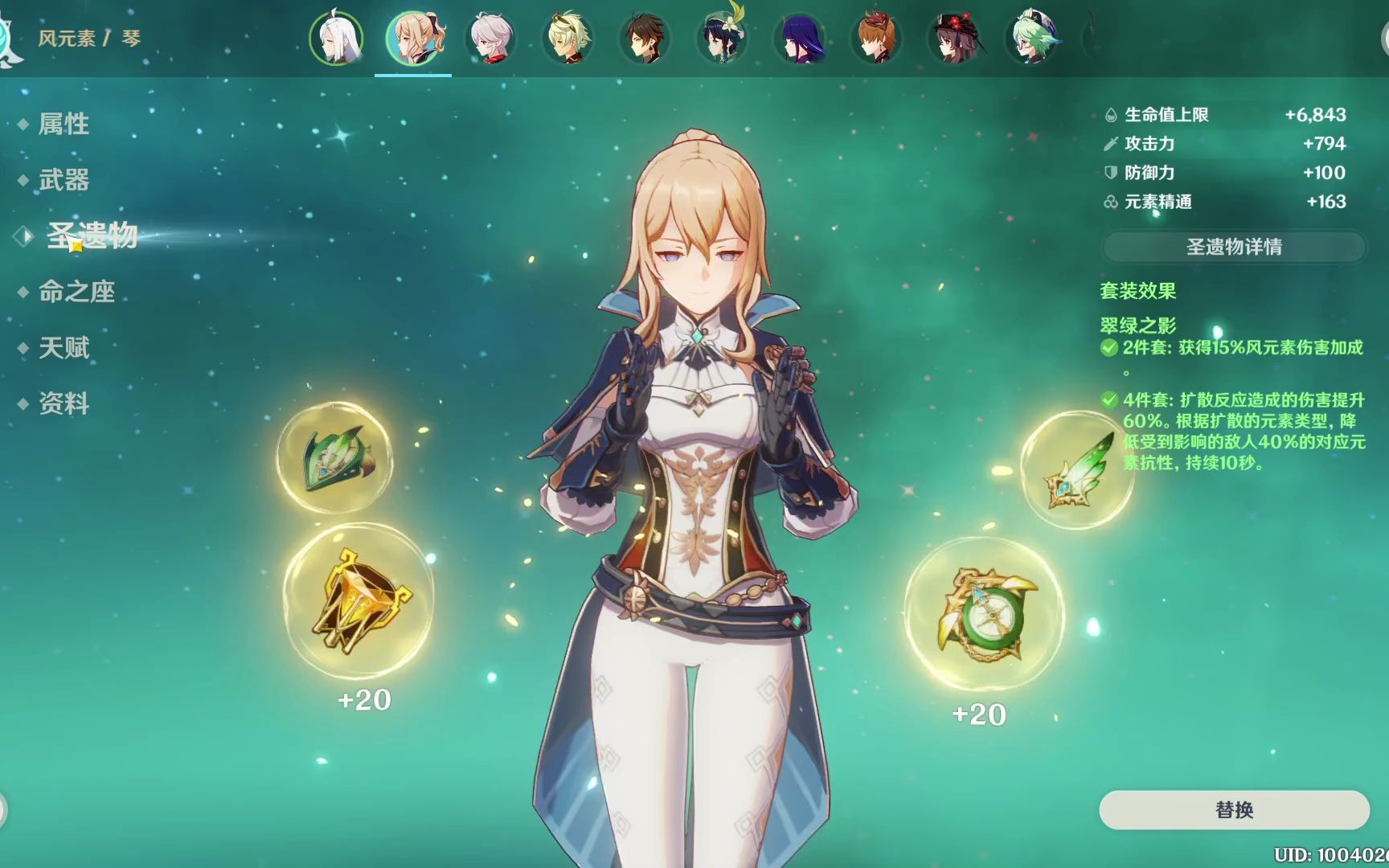Image resolution: width=1389 pixels, height=868 pixels.
Task: Select the 圣遗物 artifacts entry
Action: tap(92, 235)
